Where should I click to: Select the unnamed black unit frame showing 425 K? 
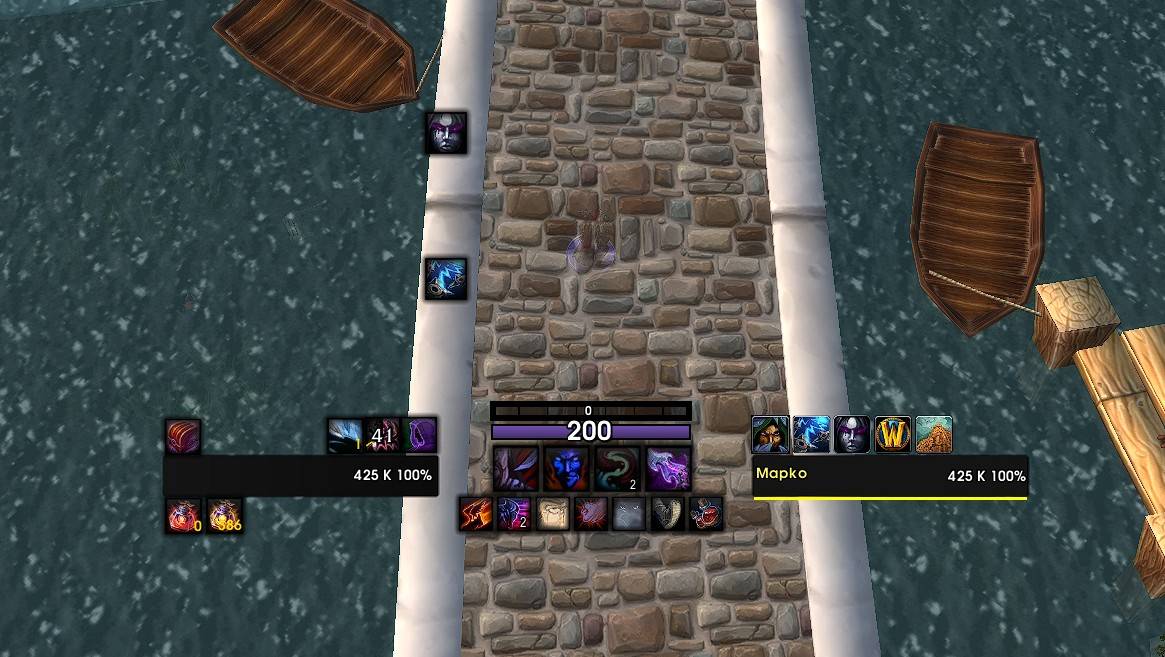(x=301, y=476)
